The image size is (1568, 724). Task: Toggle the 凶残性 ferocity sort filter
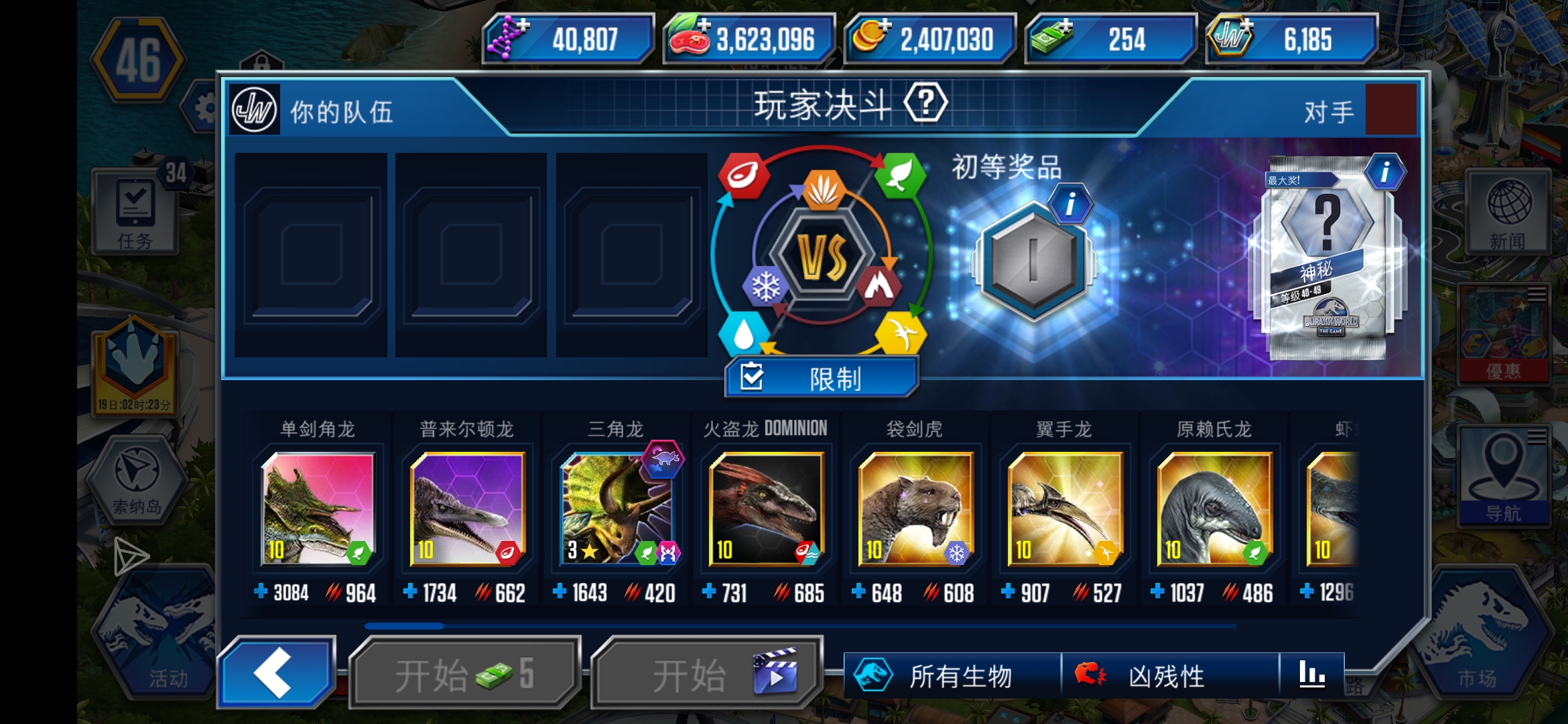click(x=1166, y=677)
